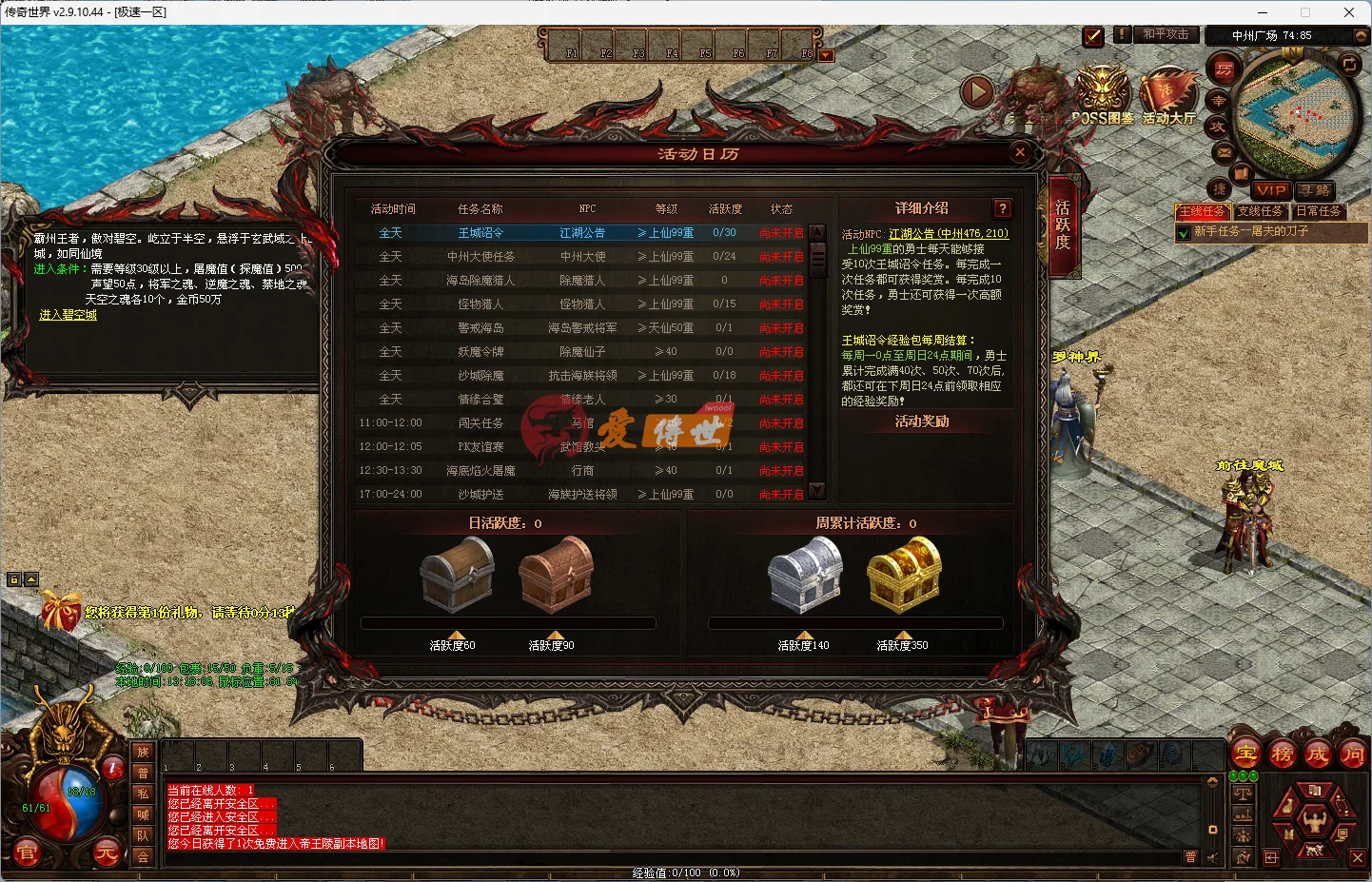Click the minimap refresh icon
The height and width of the screenshot is (882, 1372).
[1349, 65]
